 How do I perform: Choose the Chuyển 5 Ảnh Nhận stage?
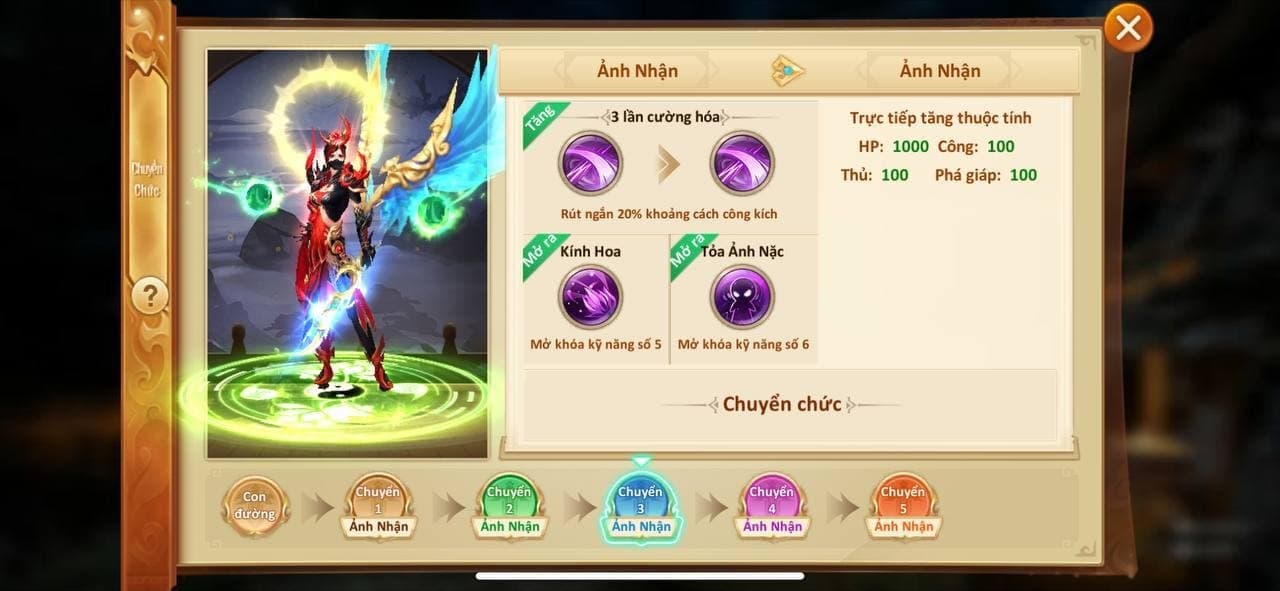[903, 505]
